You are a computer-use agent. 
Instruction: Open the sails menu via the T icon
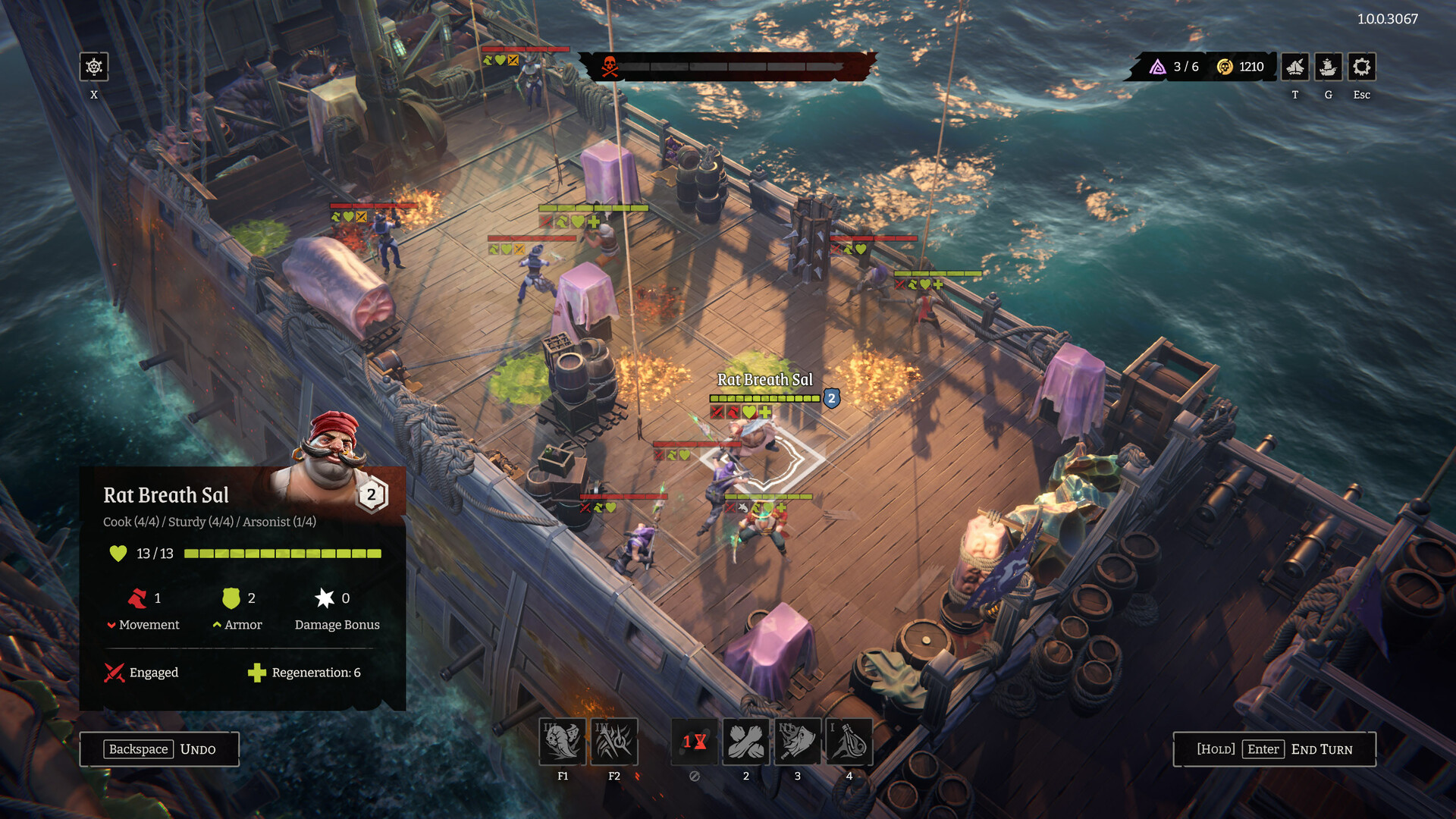pos(1294,67)
